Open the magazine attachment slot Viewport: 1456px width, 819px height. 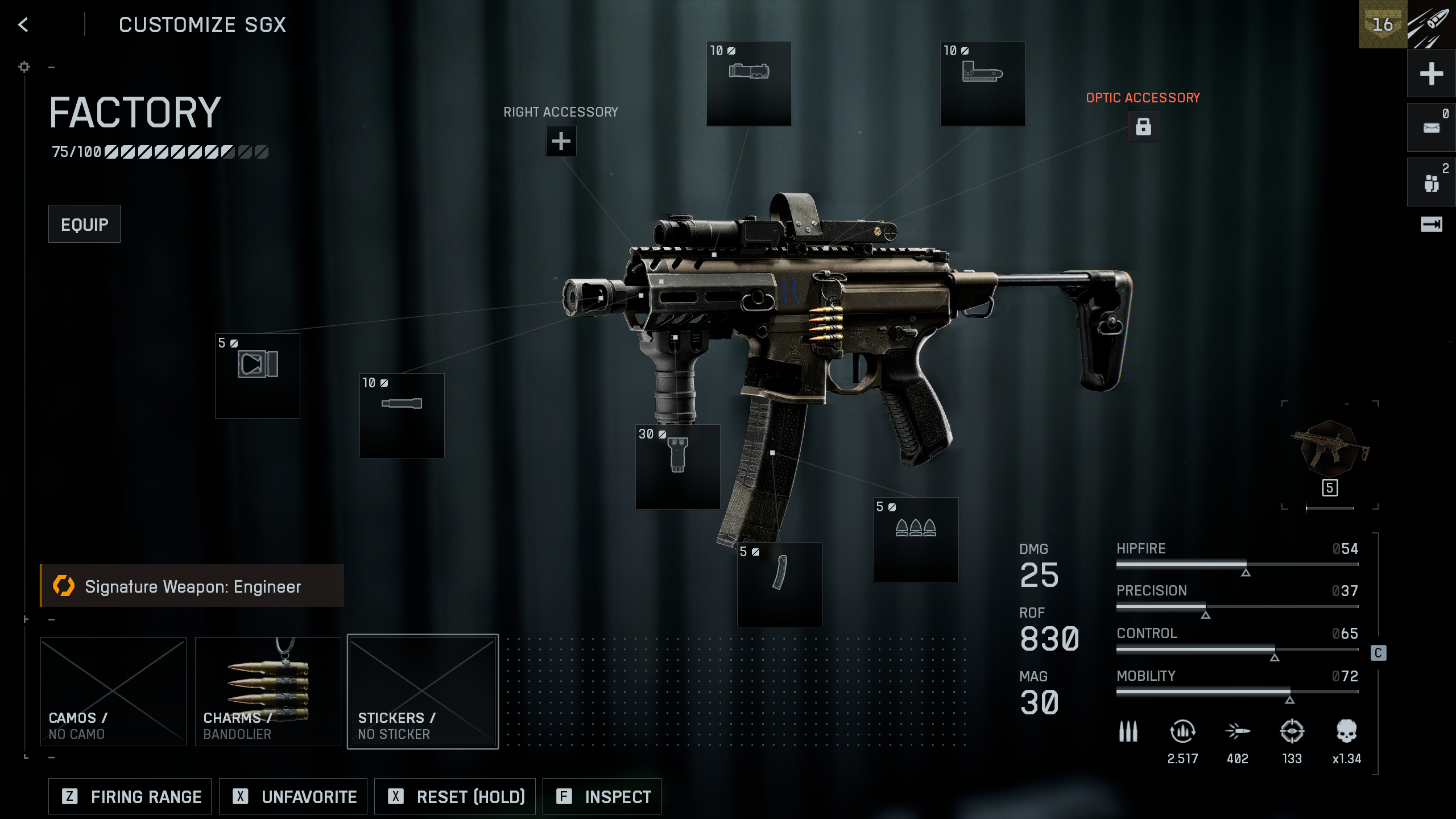click(x=779, y=584)
